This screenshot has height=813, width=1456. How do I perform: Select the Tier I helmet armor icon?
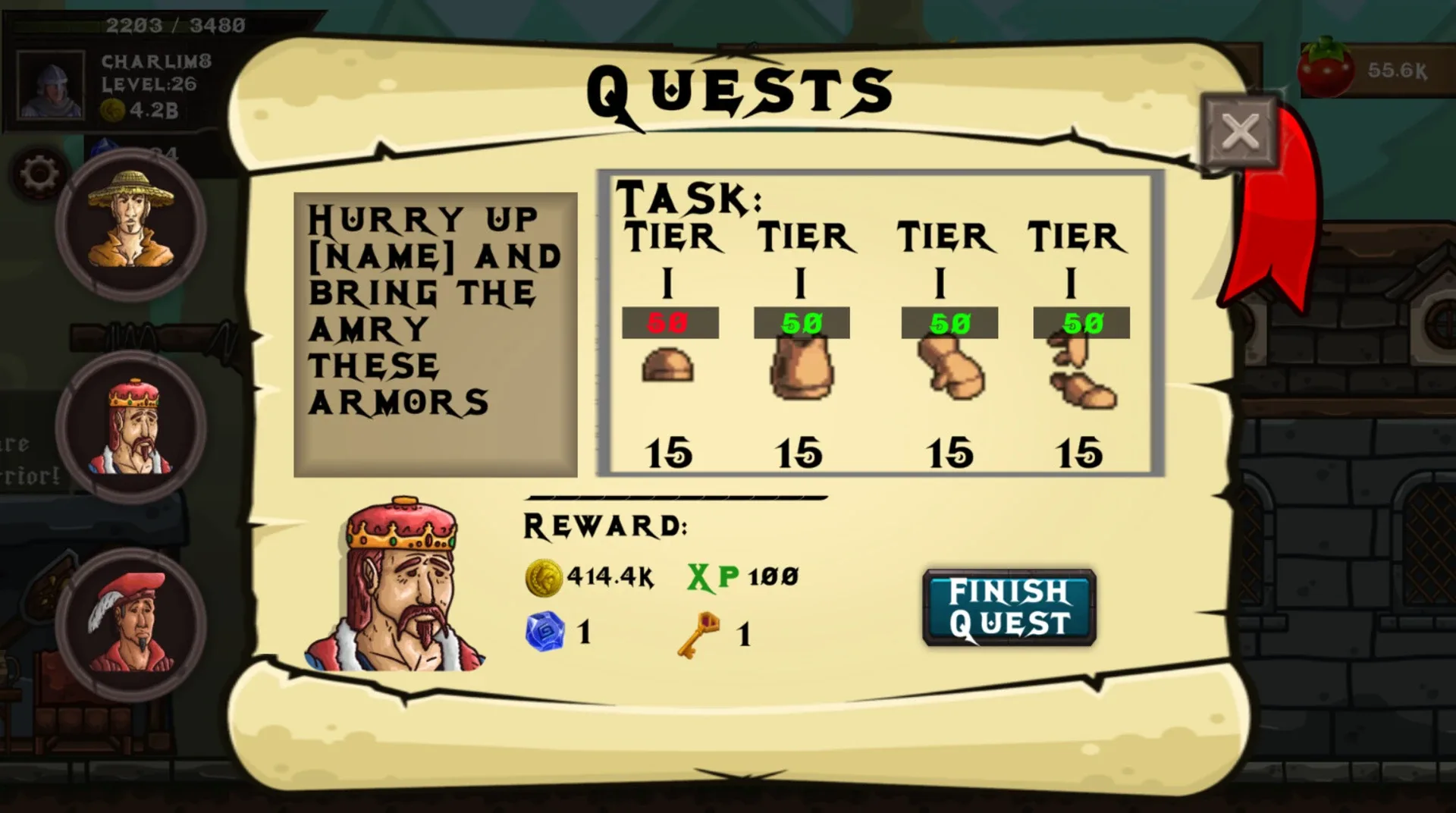668,366
